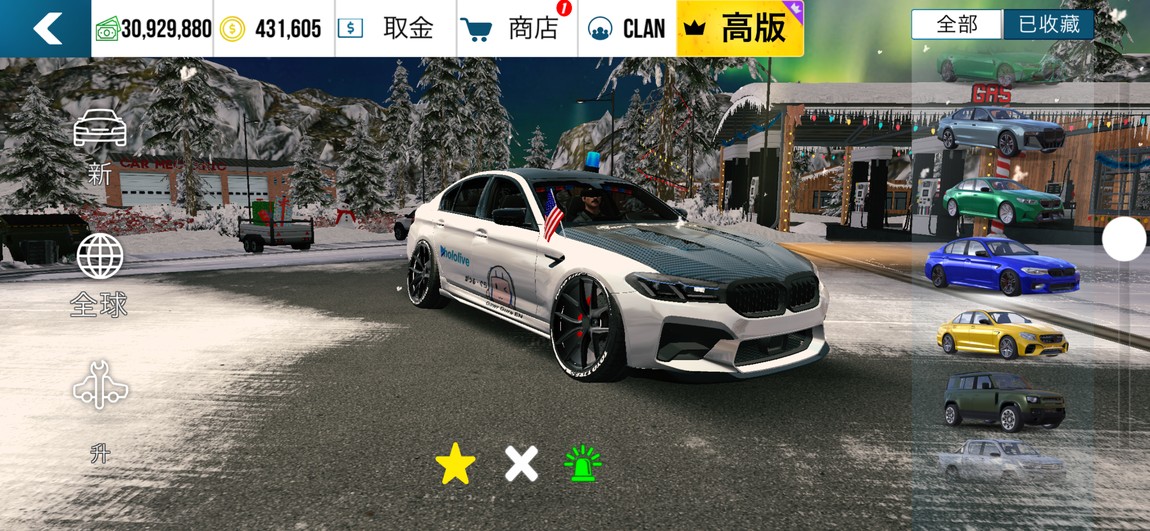1150x531 pixels.
Task: Open the CLAN menu
Action: pos(627,28)
